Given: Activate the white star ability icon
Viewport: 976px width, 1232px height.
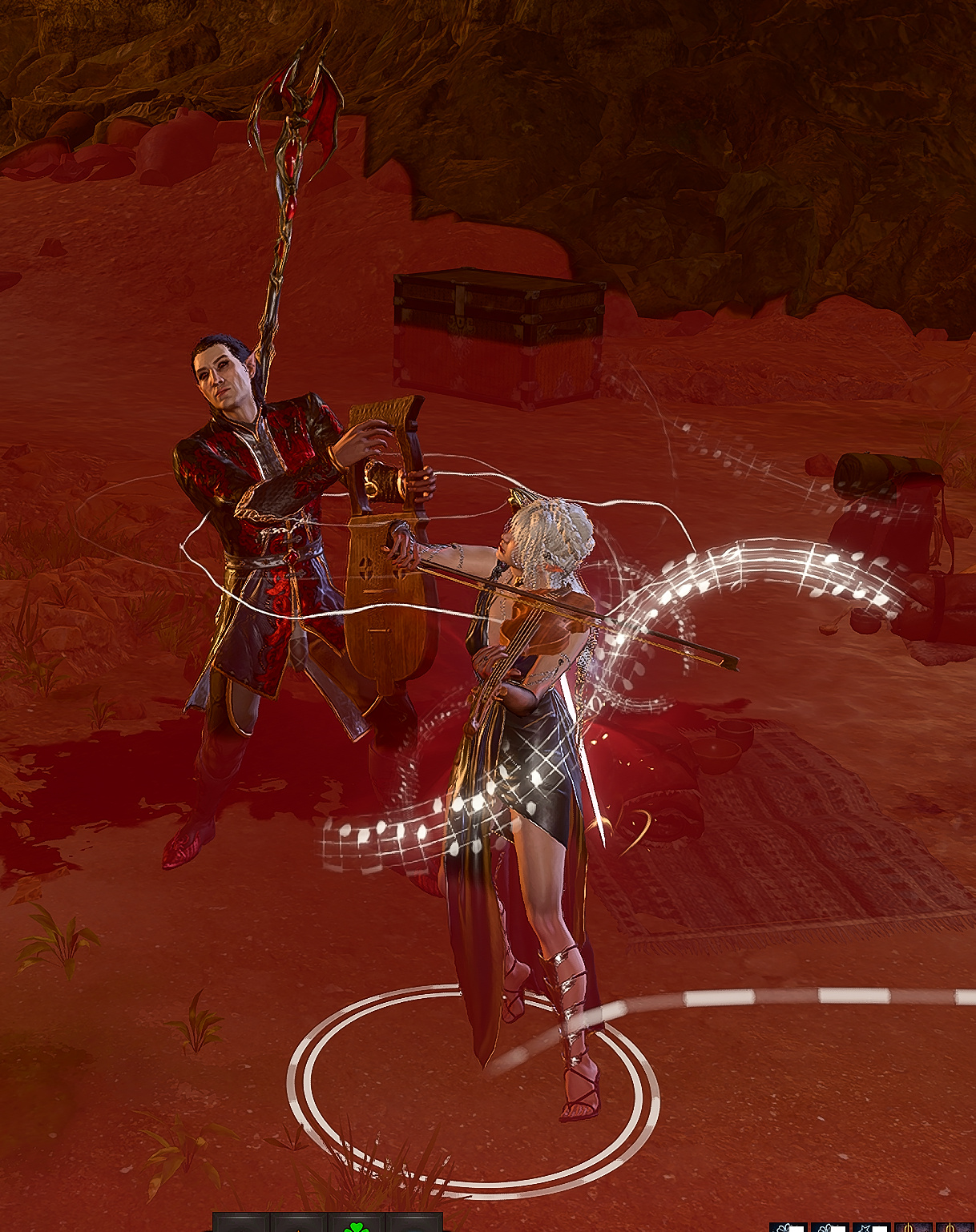Looking at the screenshot, I should pos(871,1226).
